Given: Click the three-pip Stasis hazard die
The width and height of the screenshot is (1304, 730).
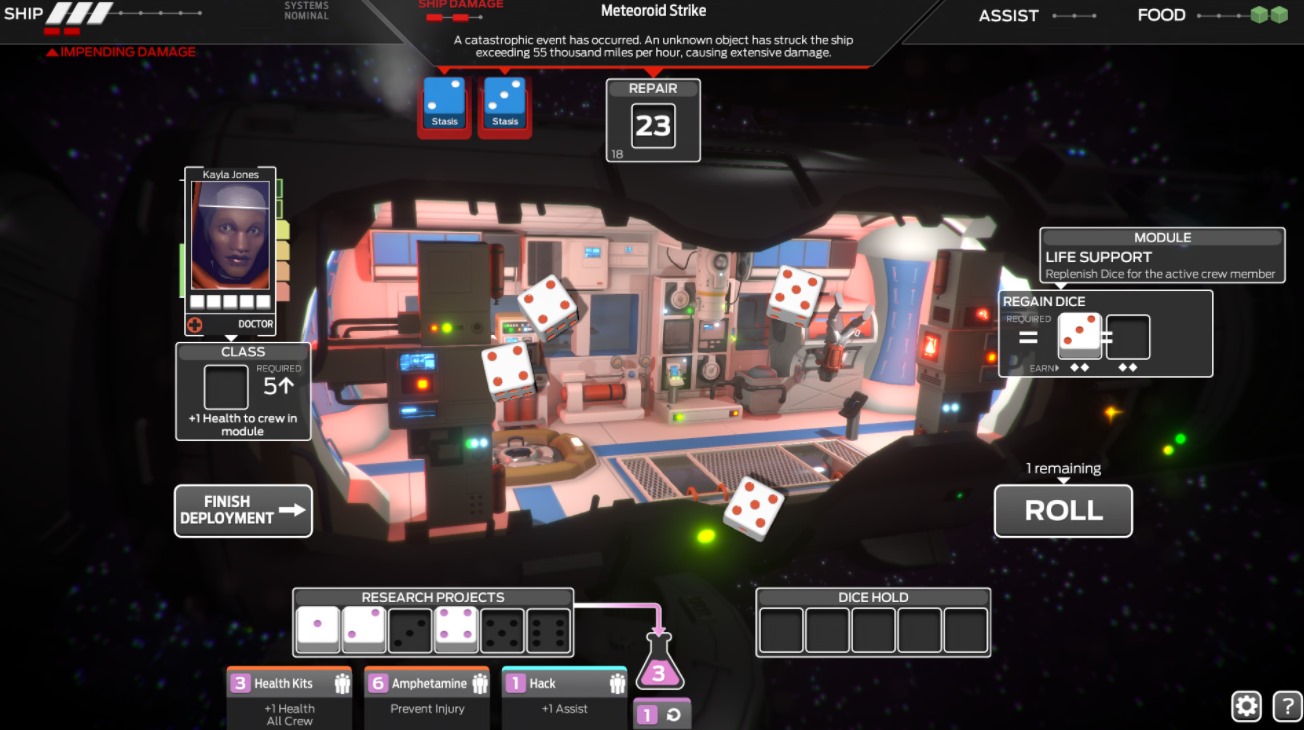Looking at the screenshot, I should (x=505, y=106).
